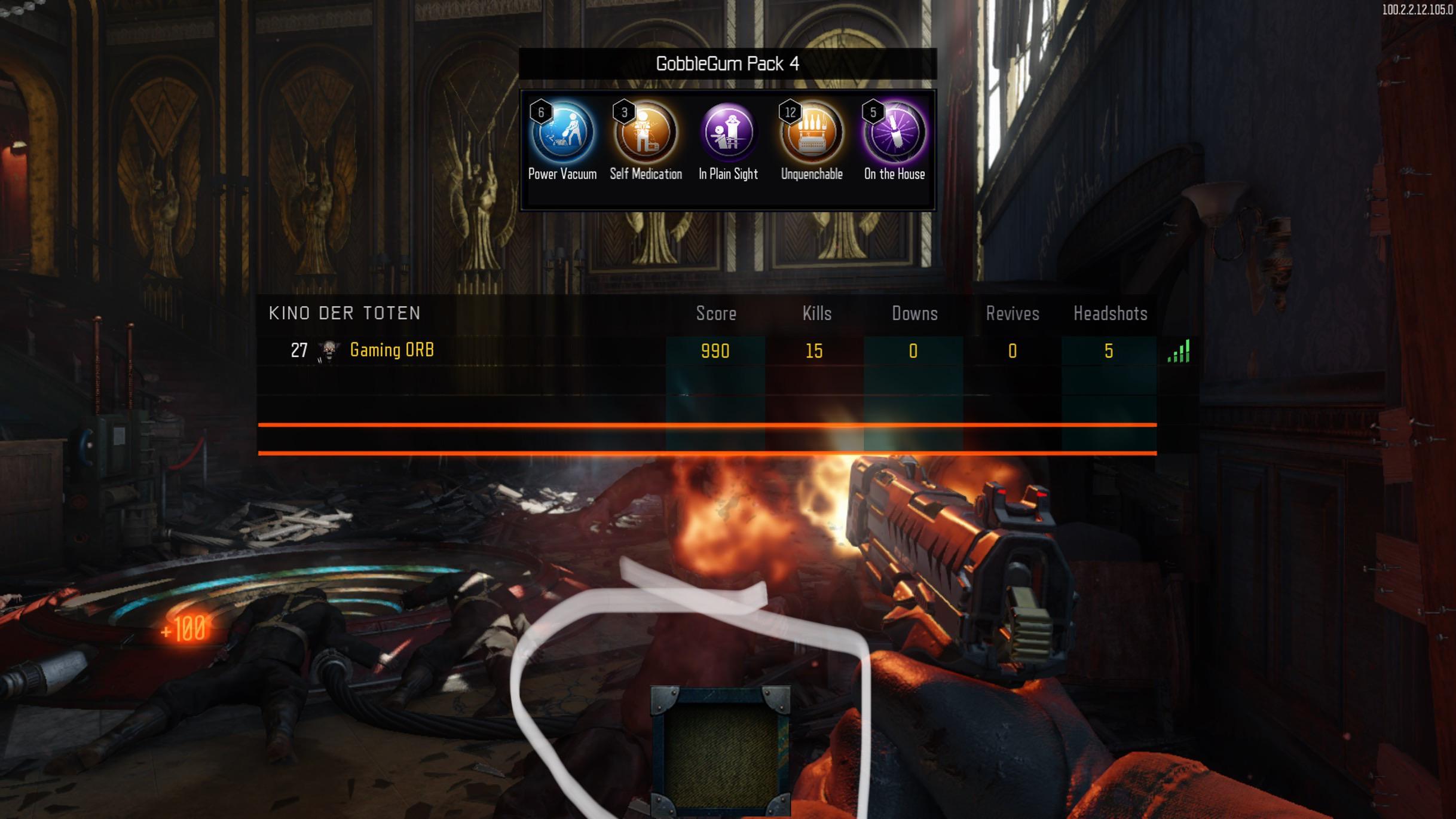Open the Score column header
1456x819 pixels.
click(x=715, y=313)
